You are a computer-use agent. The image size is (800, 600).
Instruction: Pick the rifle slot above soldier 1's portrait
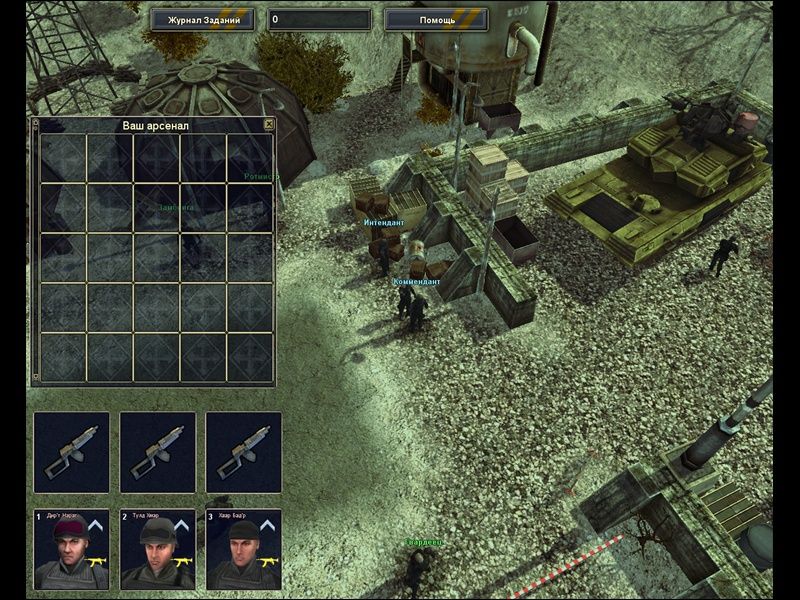pyautogui.click(x=71, y=453)
